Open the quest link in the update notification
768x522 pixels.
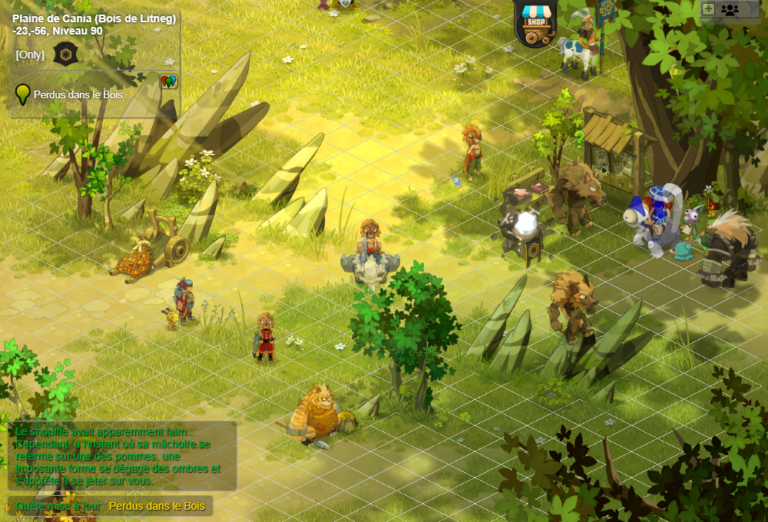click(x=157, y=506)
